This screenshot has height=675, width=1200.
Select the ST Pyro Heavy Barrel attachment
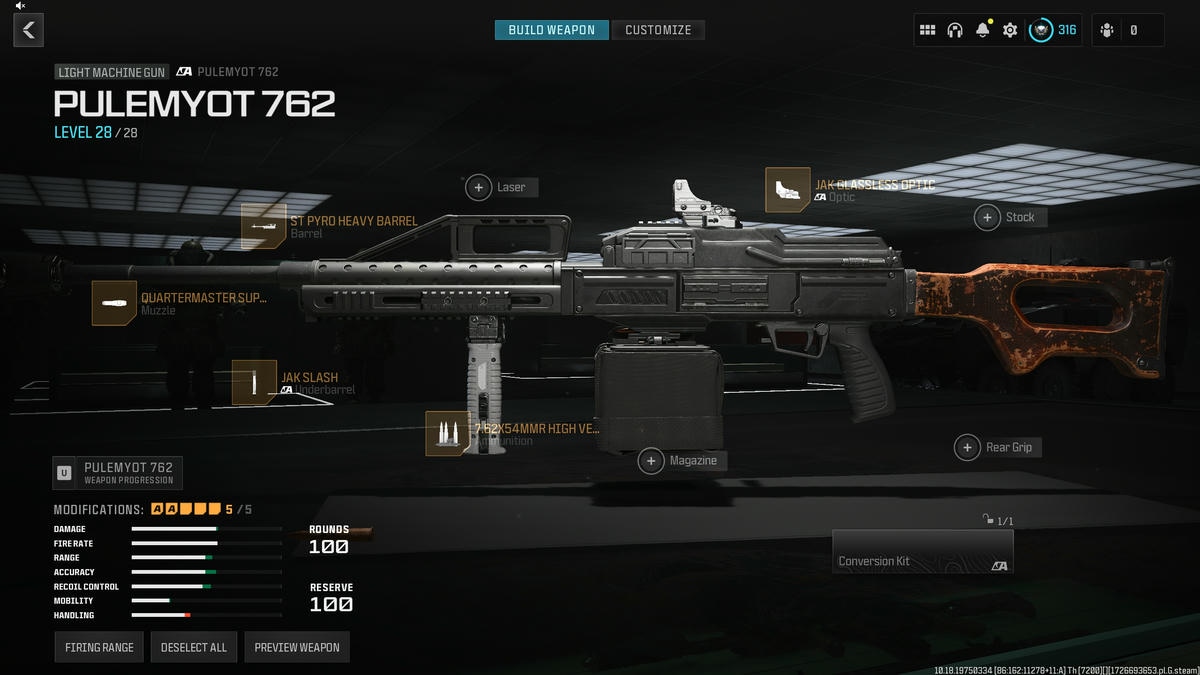pyautogui.click(x=264, y=227)
